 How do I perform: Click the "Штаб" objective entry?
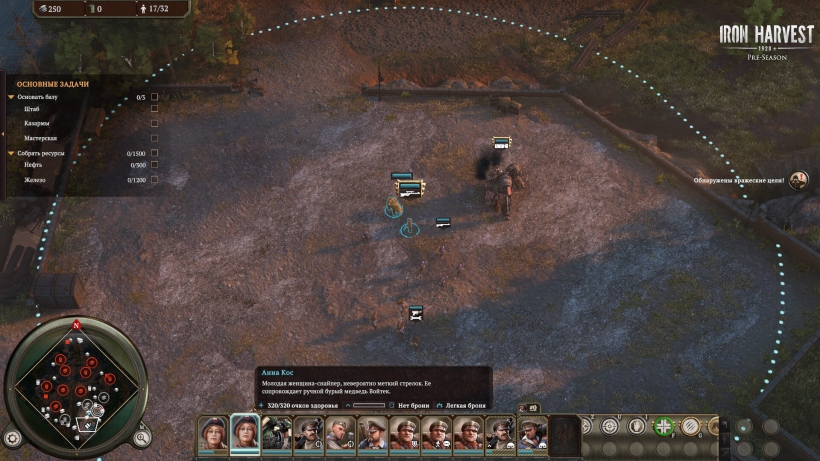coord(32,110)
